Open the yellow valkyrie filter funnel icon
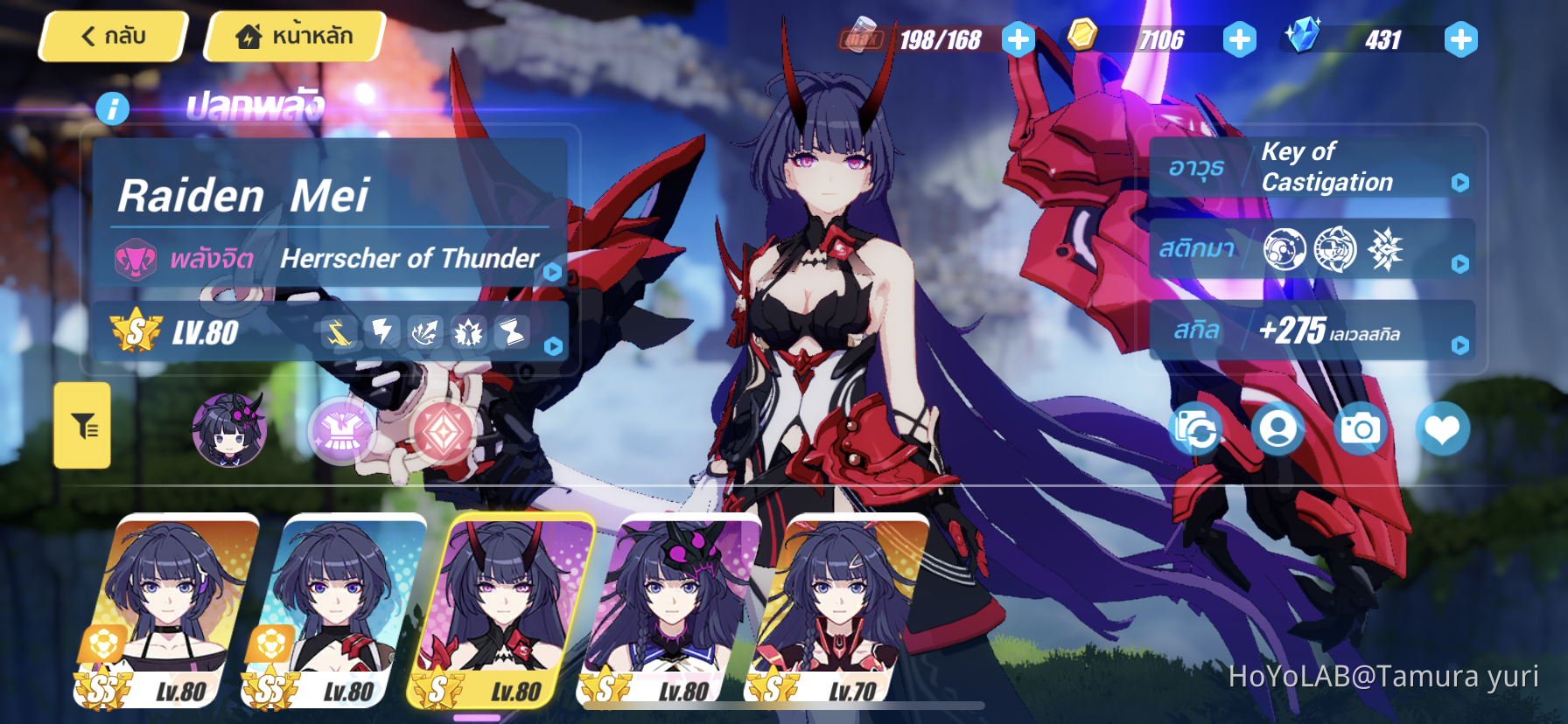Screen dimensions: 1568x724 click(x=81, y=428)
